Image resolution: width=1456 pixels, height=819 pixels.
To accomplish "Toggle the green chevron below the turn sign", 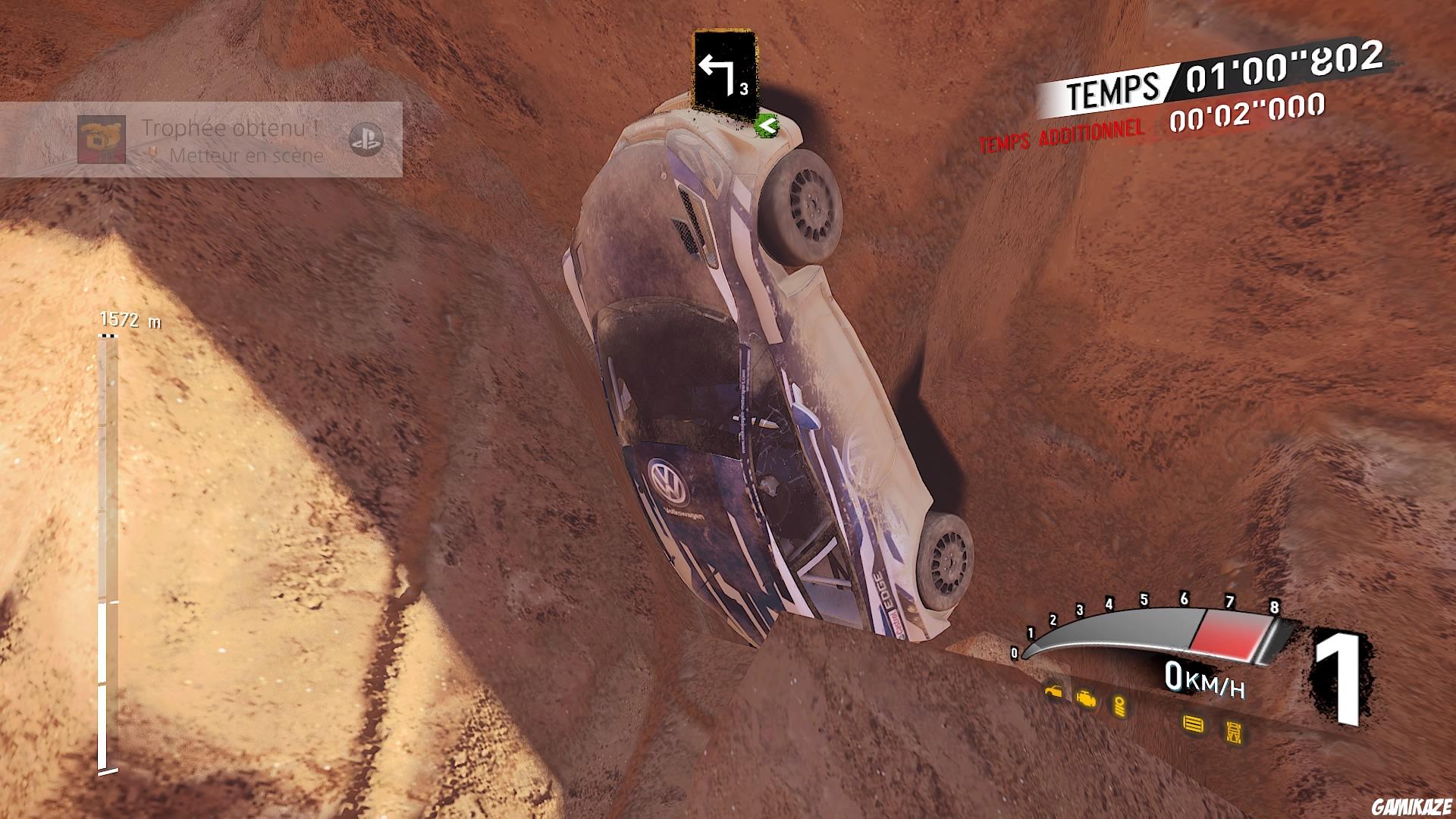I will 768,126.
